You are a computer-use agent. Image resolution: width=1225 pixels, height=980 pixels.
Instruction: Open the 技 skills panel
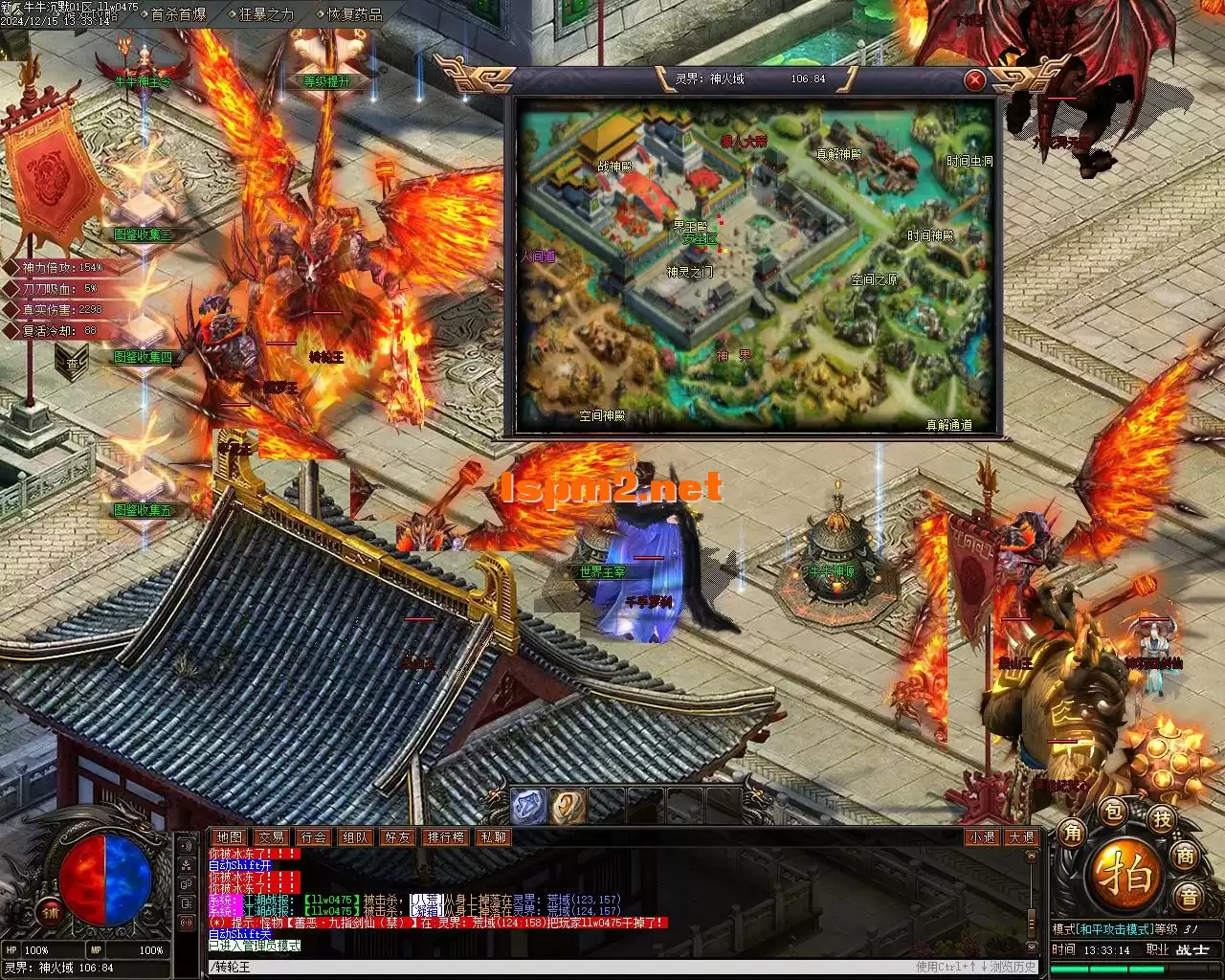tap(1162, 818)
